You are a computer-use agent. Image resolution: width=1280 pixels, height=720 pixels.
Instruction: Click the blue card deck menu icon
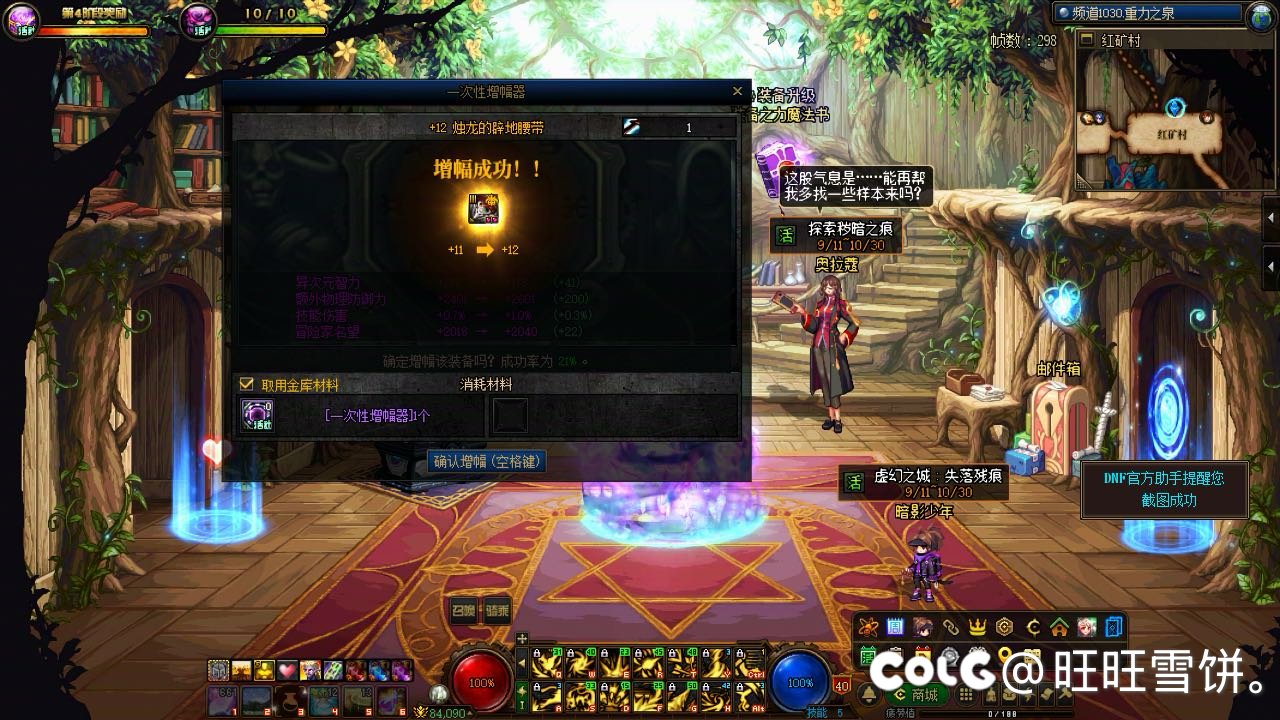1114,628
